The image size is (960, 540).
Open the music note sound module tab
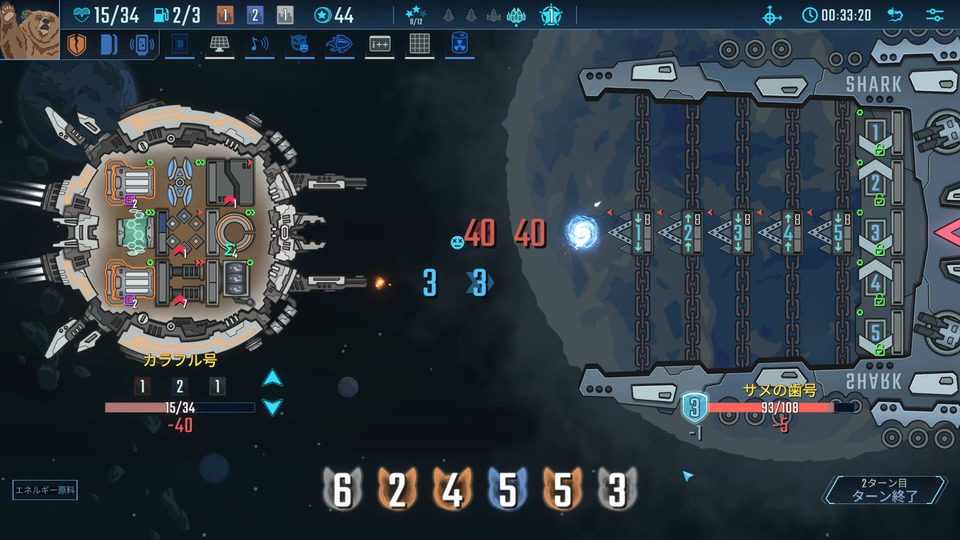(x=259, y=44)
